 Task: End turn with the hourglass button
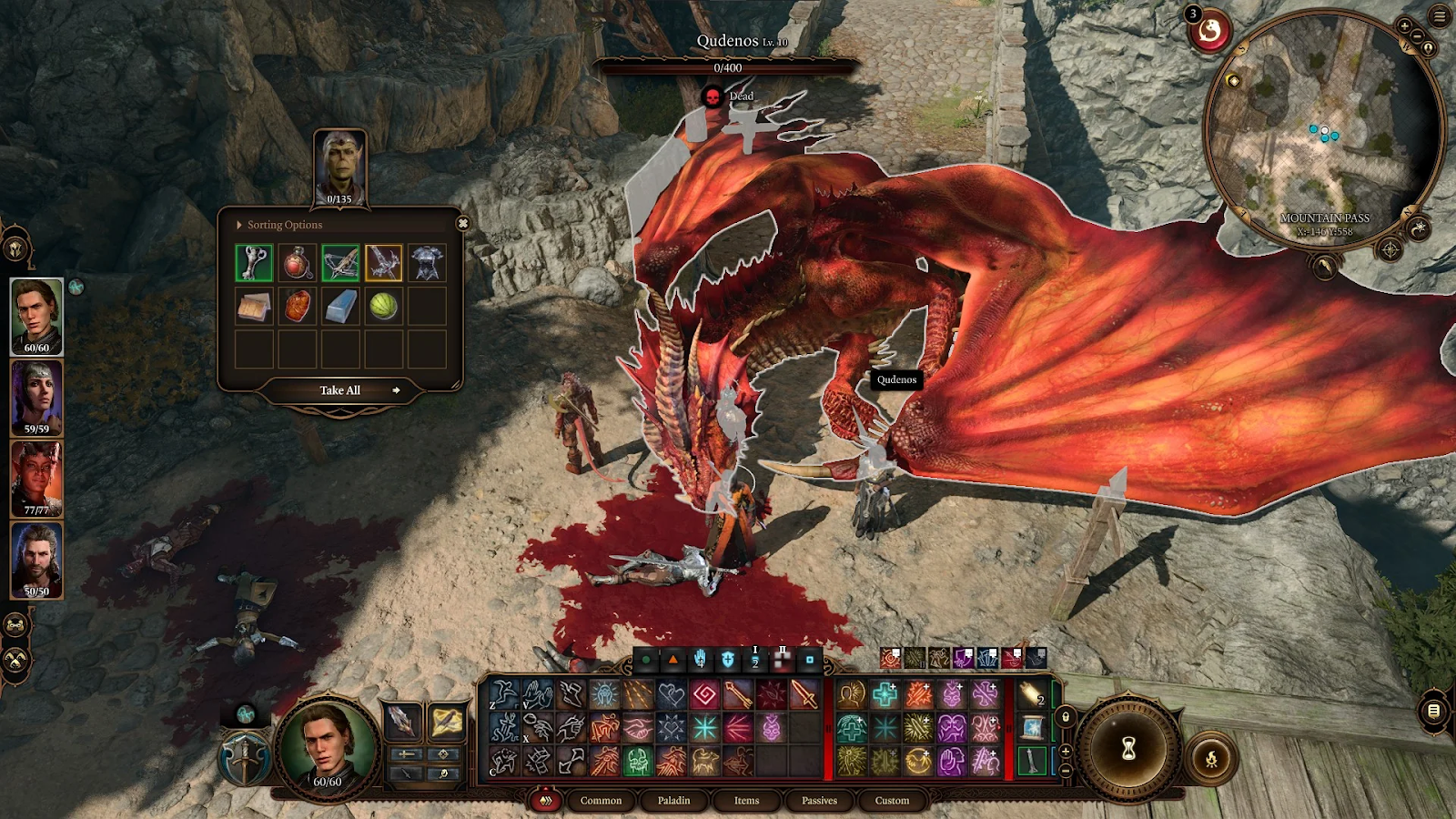1128,748
